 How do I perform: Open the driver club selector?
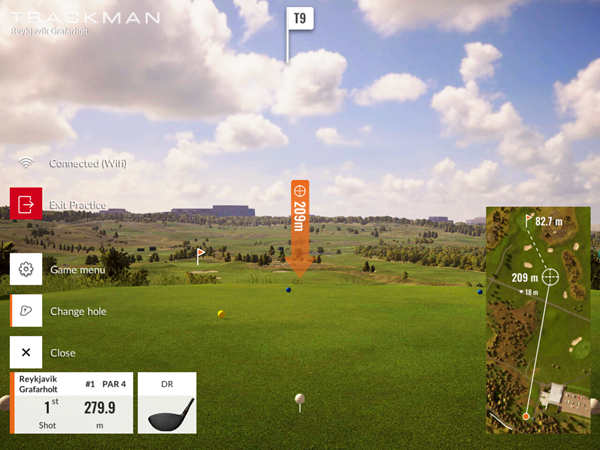[166, 403]
